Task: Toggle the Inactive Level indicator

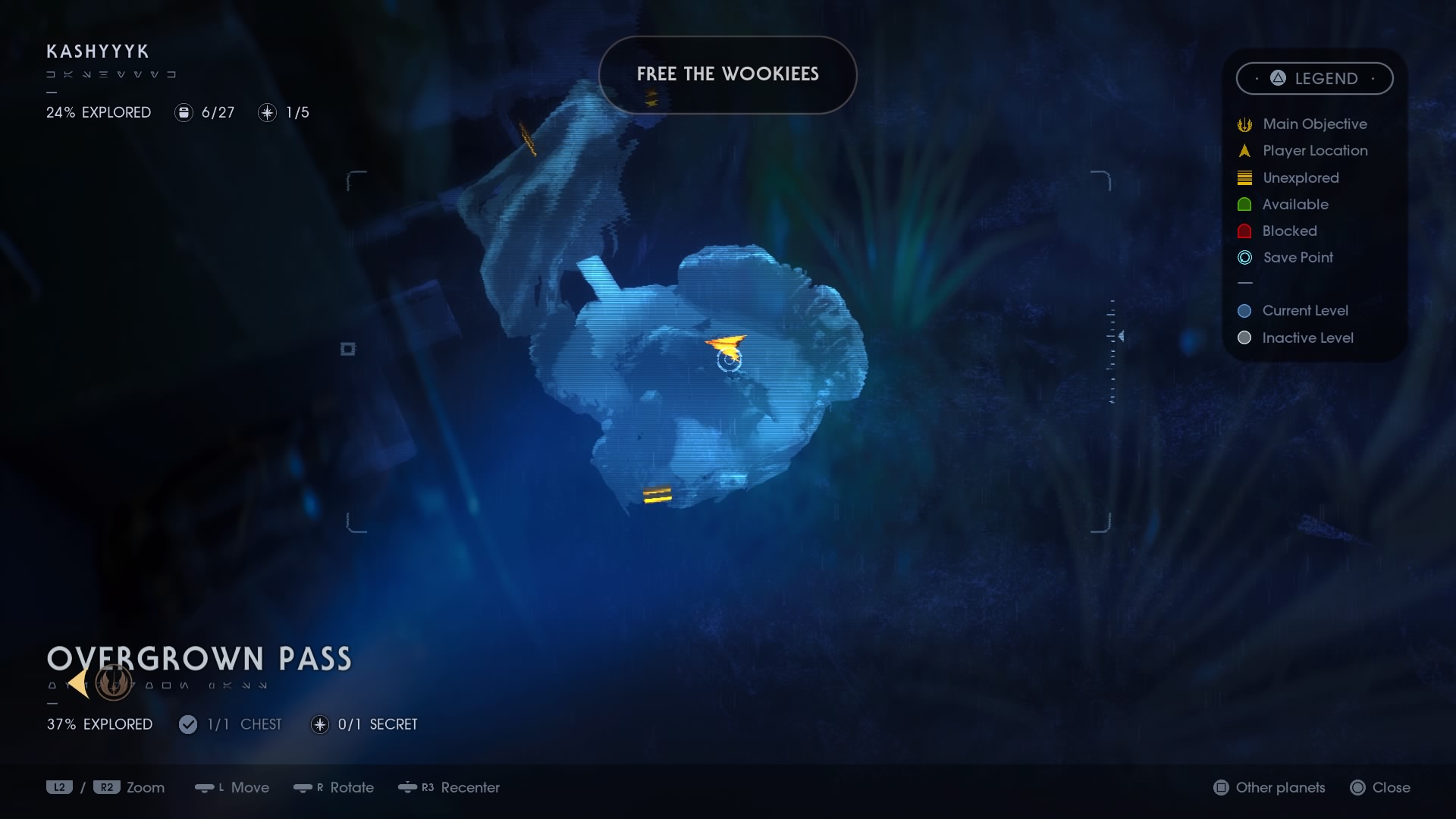Action: pos(1244,338)
